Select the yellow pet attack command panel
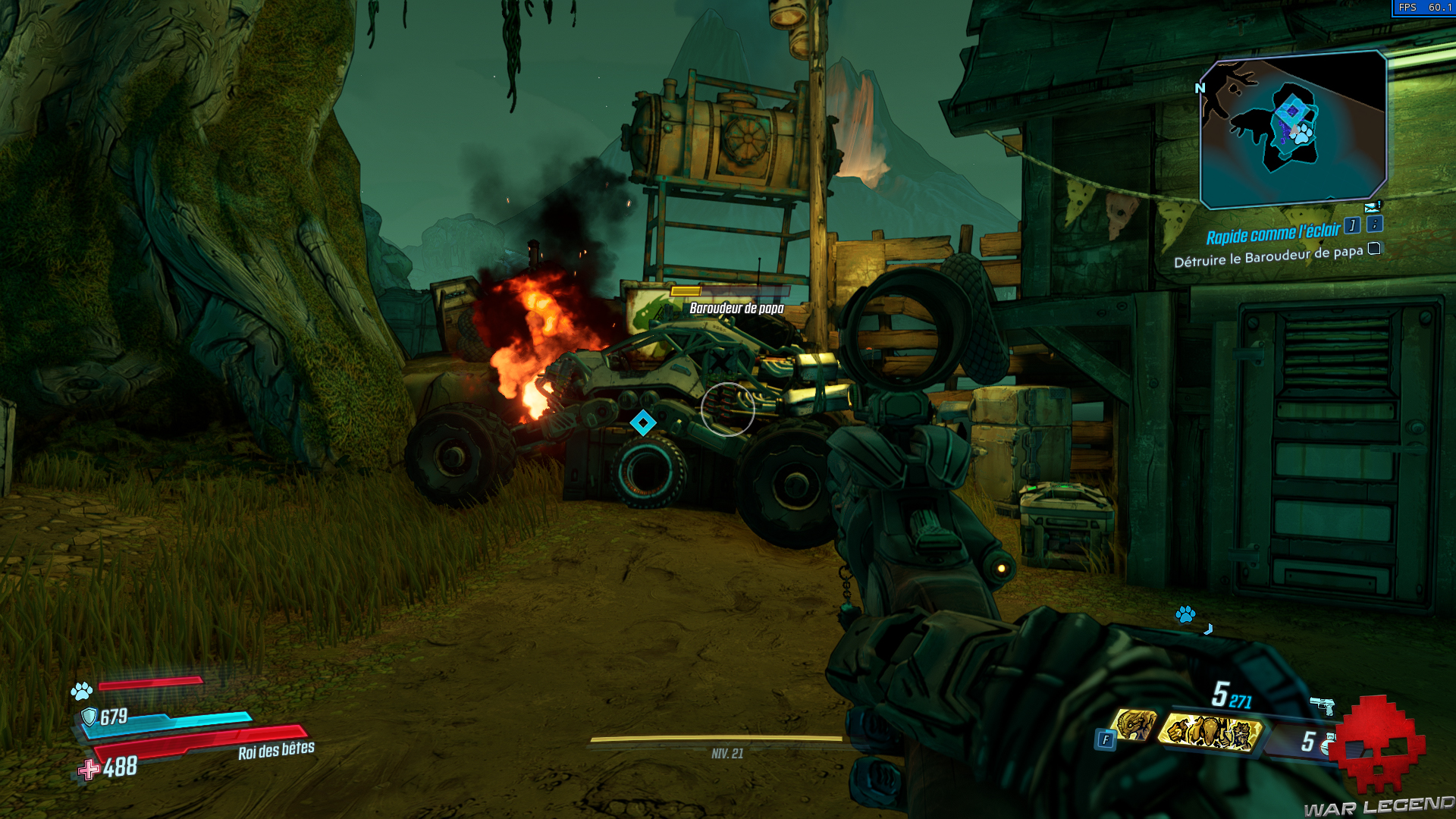The image size is (1456, 819). click(x=1210, y=733)
